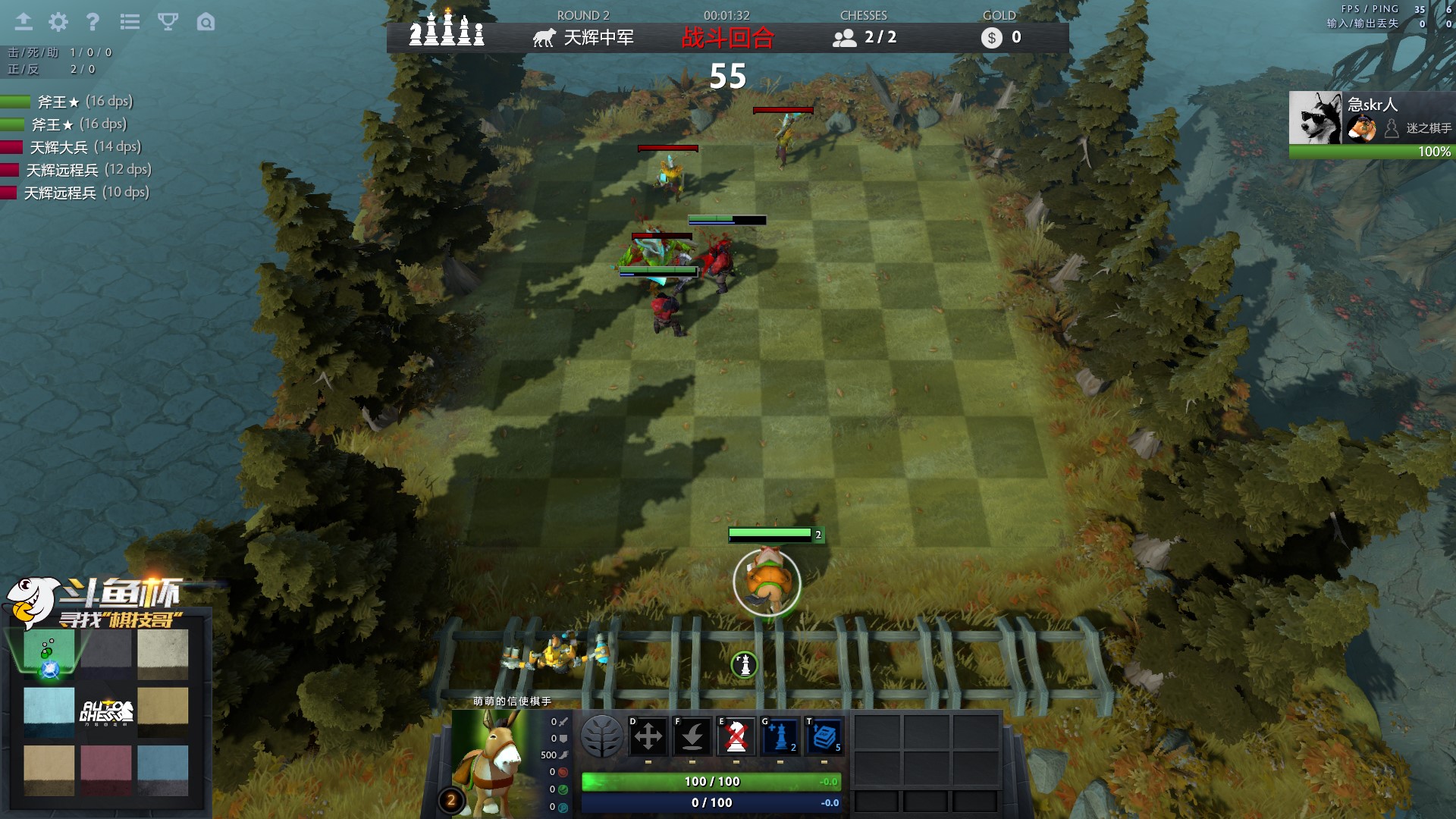Click the house with magnifier icon
Screen dimensions: 1456x819
coord(206,22)
